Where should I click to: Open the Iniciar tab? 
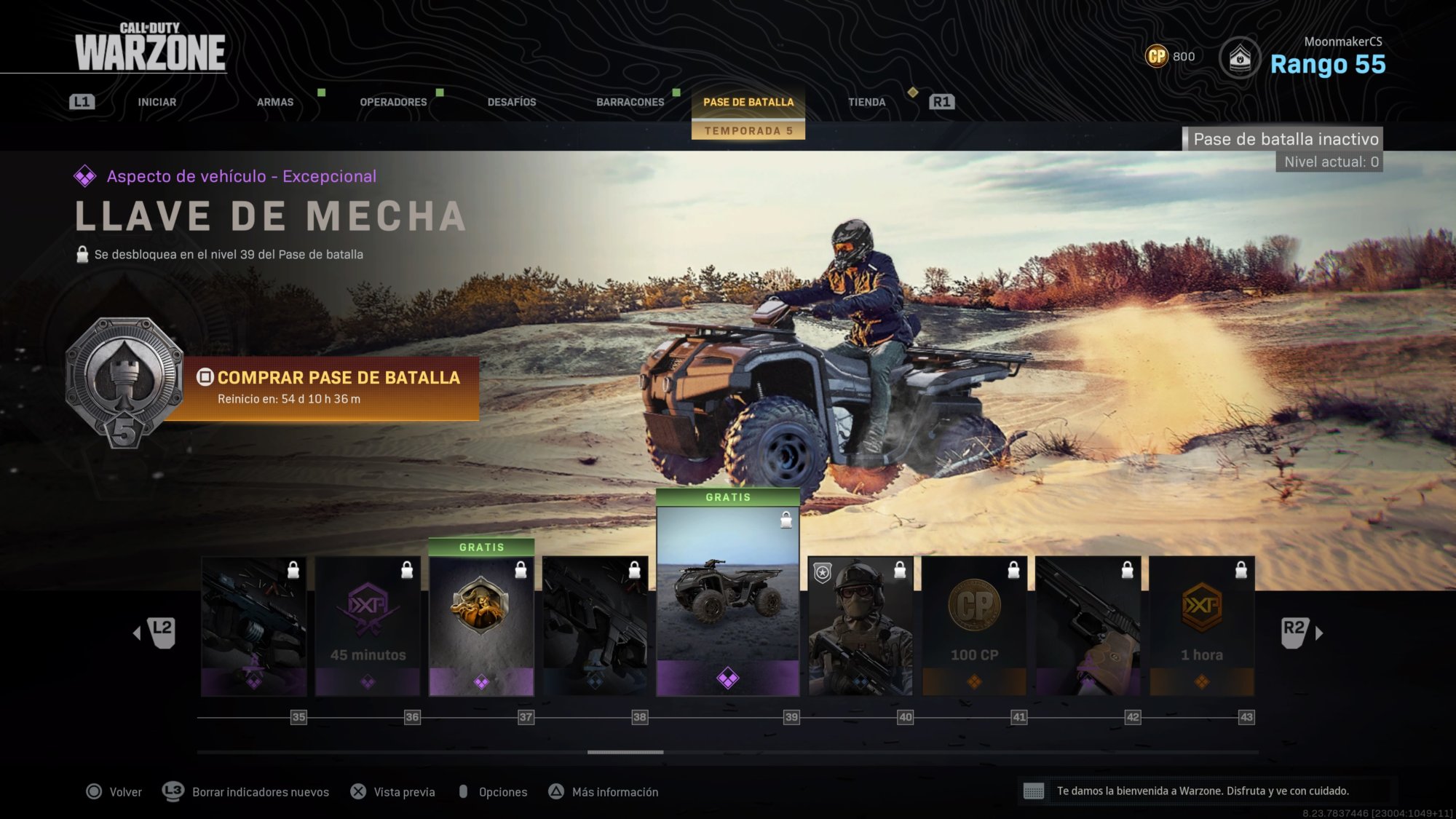click(157, 102)
